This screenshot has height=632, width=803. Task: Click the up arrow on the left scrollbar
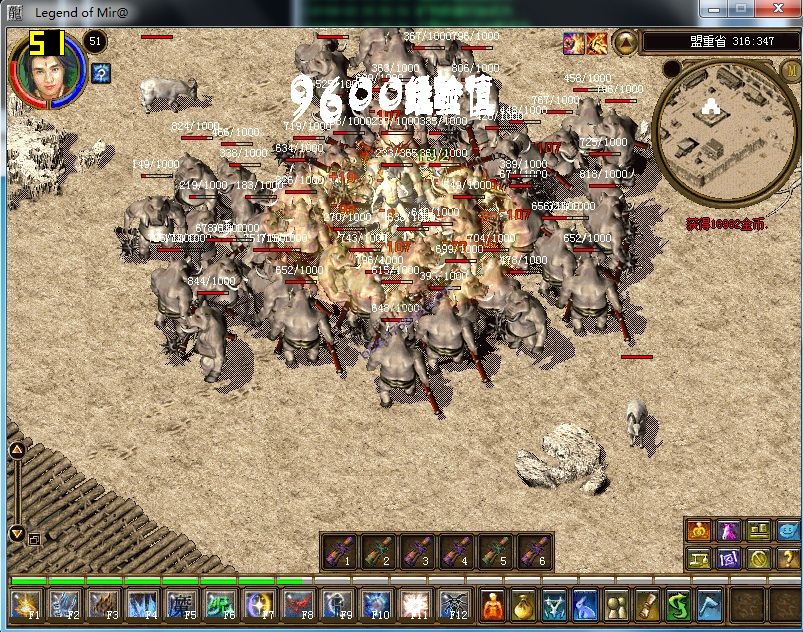[x=17, y=451]
